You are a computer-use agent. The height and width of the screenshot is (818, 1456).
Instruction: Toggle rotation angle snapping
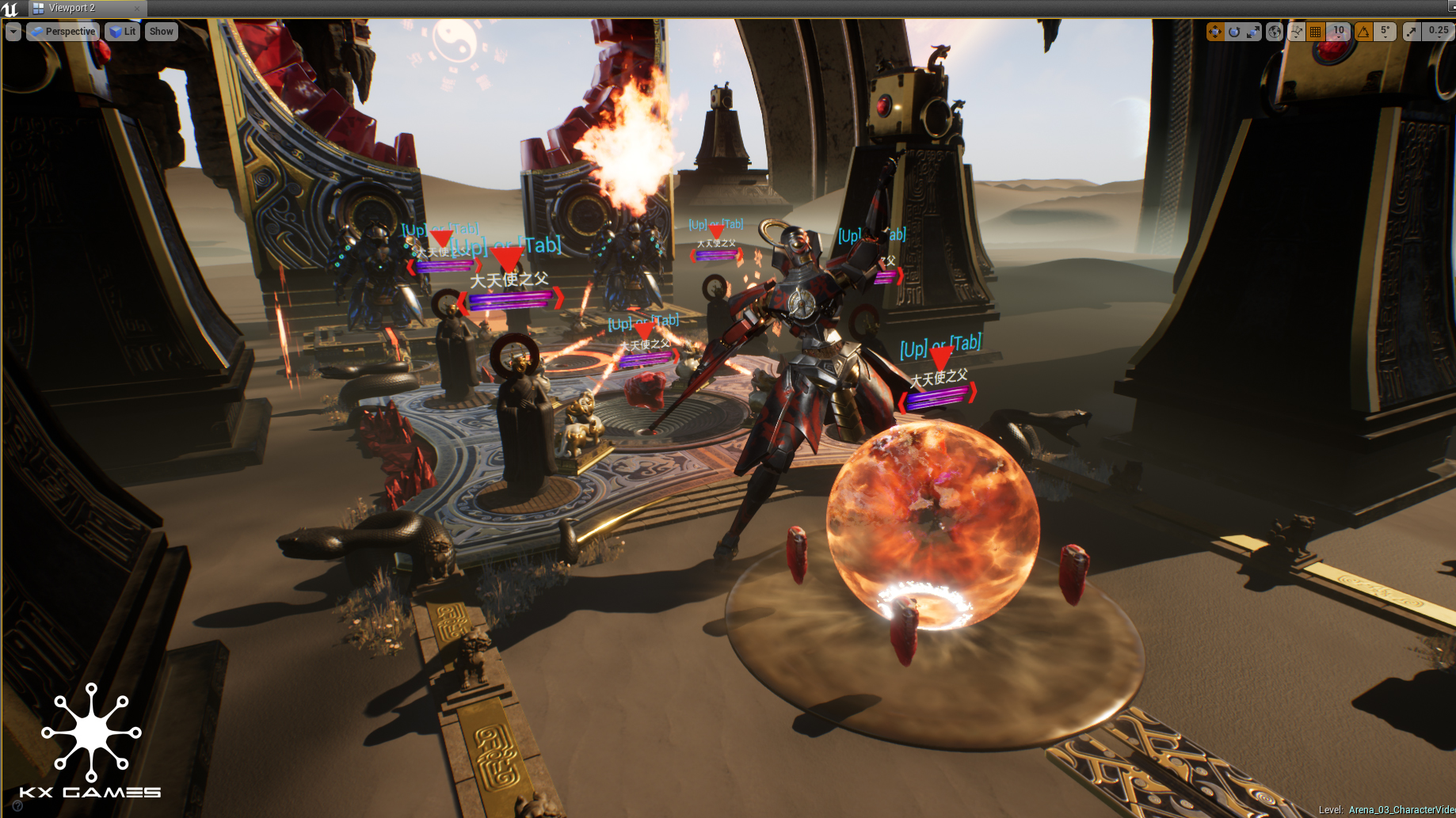pyautogui.click(x=1363, y=32)
